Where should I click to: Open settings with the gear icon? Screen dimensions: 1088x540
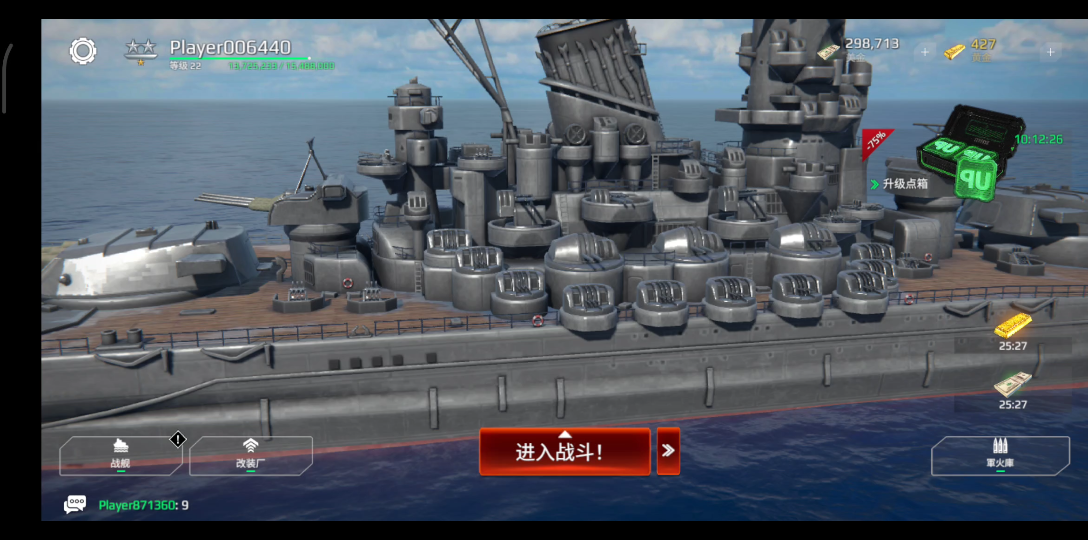[x=83, y=50]
